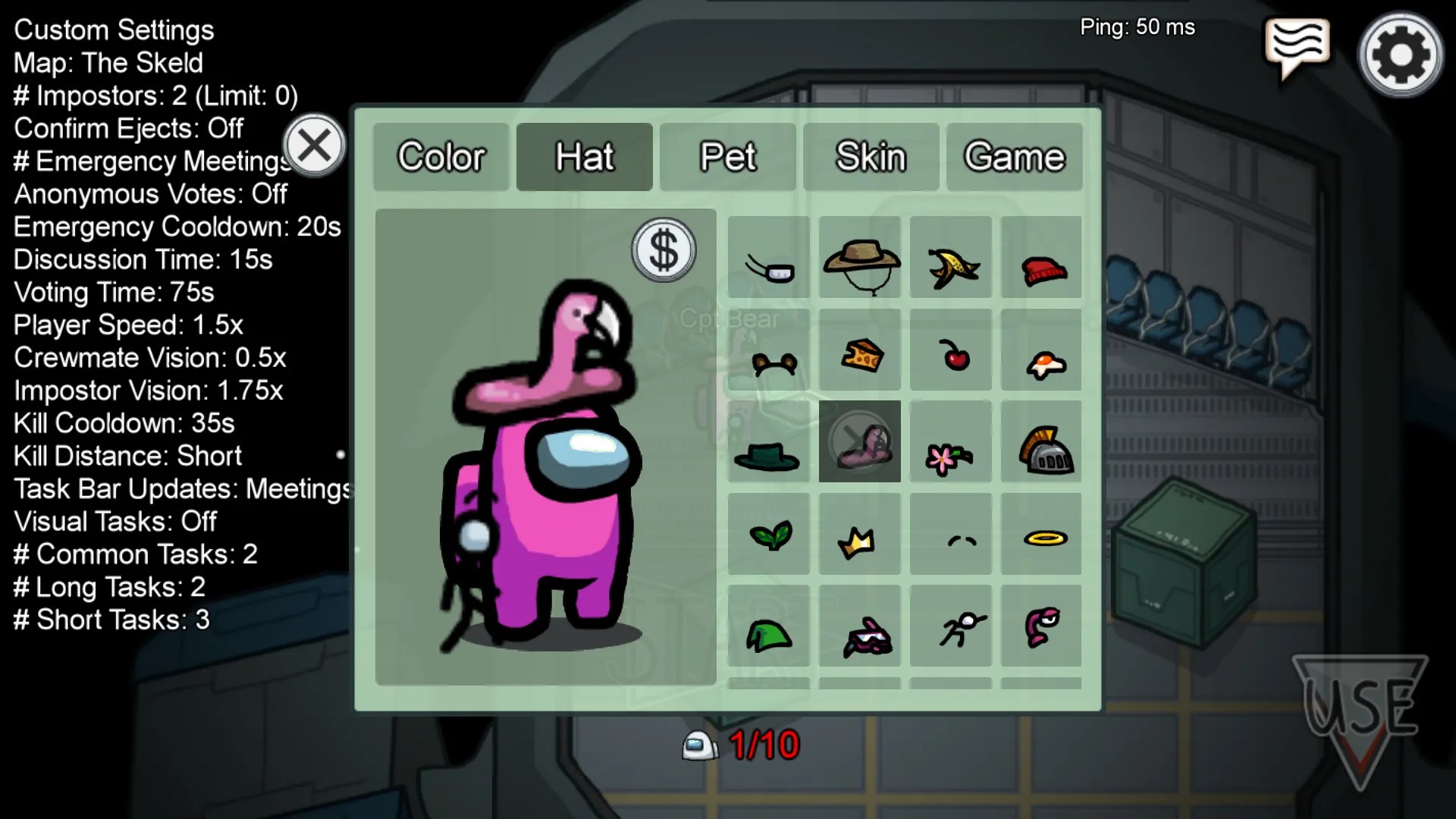
Task: Select the halo hat
Action: (1041, 538)
